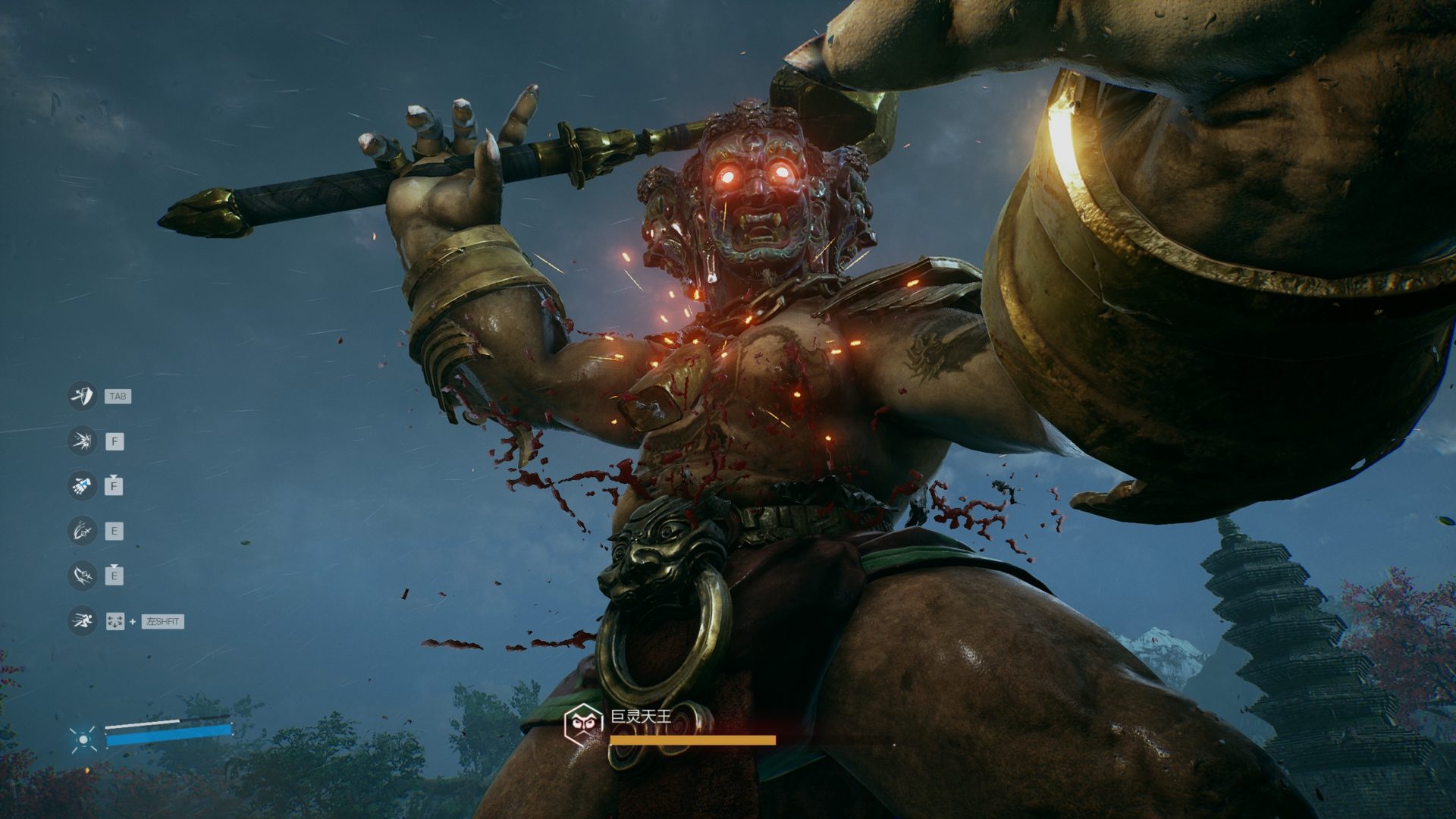Trigger the sprinting runner dash icon
This screenshot has width=1456, height=819.
click(x=82, y=621)
